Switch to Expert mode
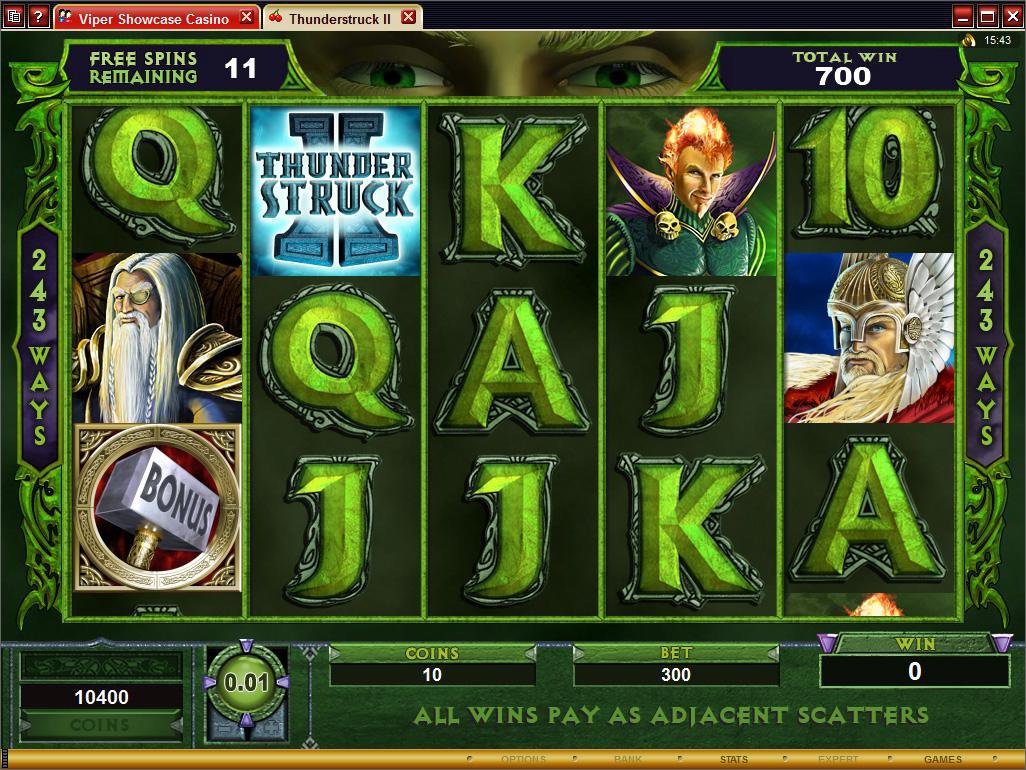This screenshot has width=1026, height=770. click(x=838, y=760)
